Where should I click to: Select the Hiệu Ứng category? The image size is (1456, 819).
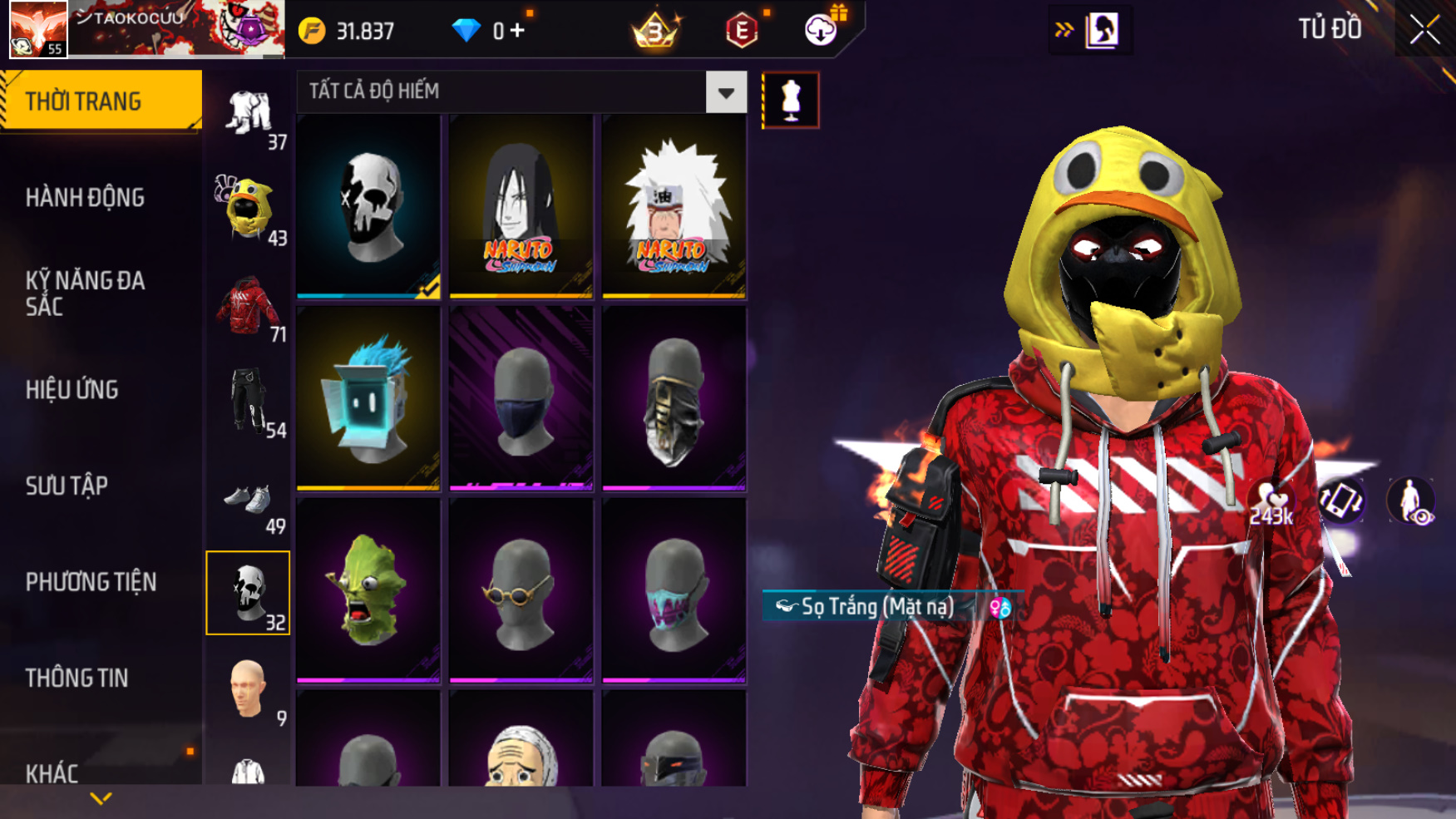pos(72,390)
